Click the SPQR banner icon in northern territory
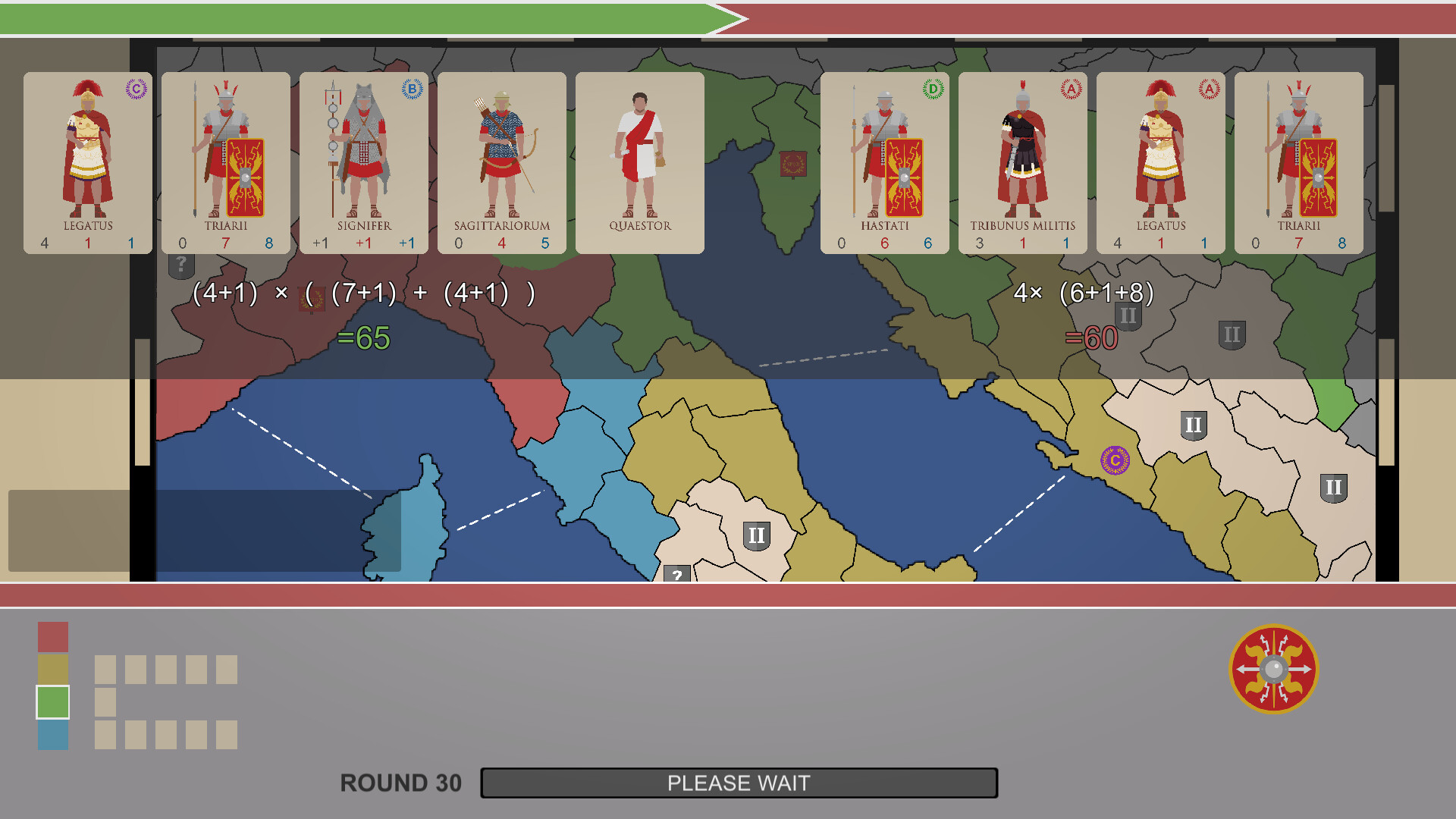The height and width of the screenshot is (819, 1456). pyautogui.click(x=793, y=162)
